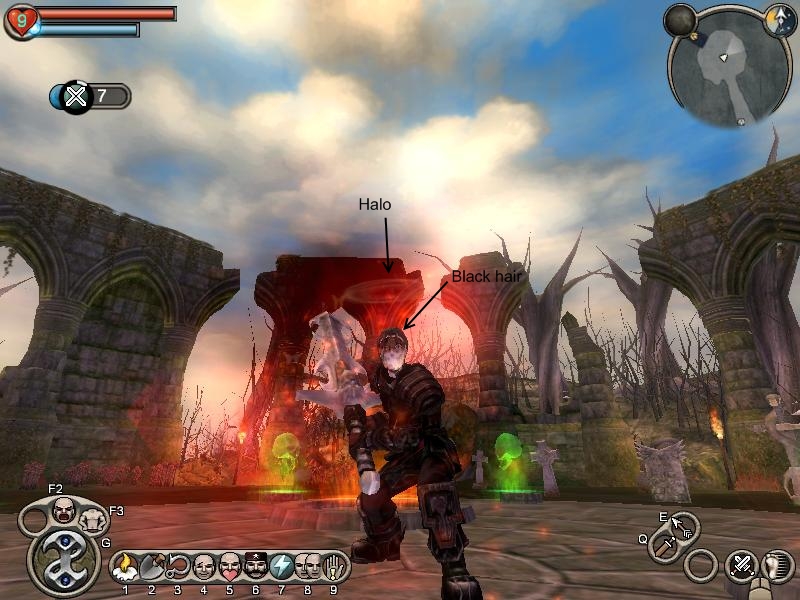The image size is (800, 600).
Task: Select the bearded pirate hat face icon
Action: coord(256,568)
